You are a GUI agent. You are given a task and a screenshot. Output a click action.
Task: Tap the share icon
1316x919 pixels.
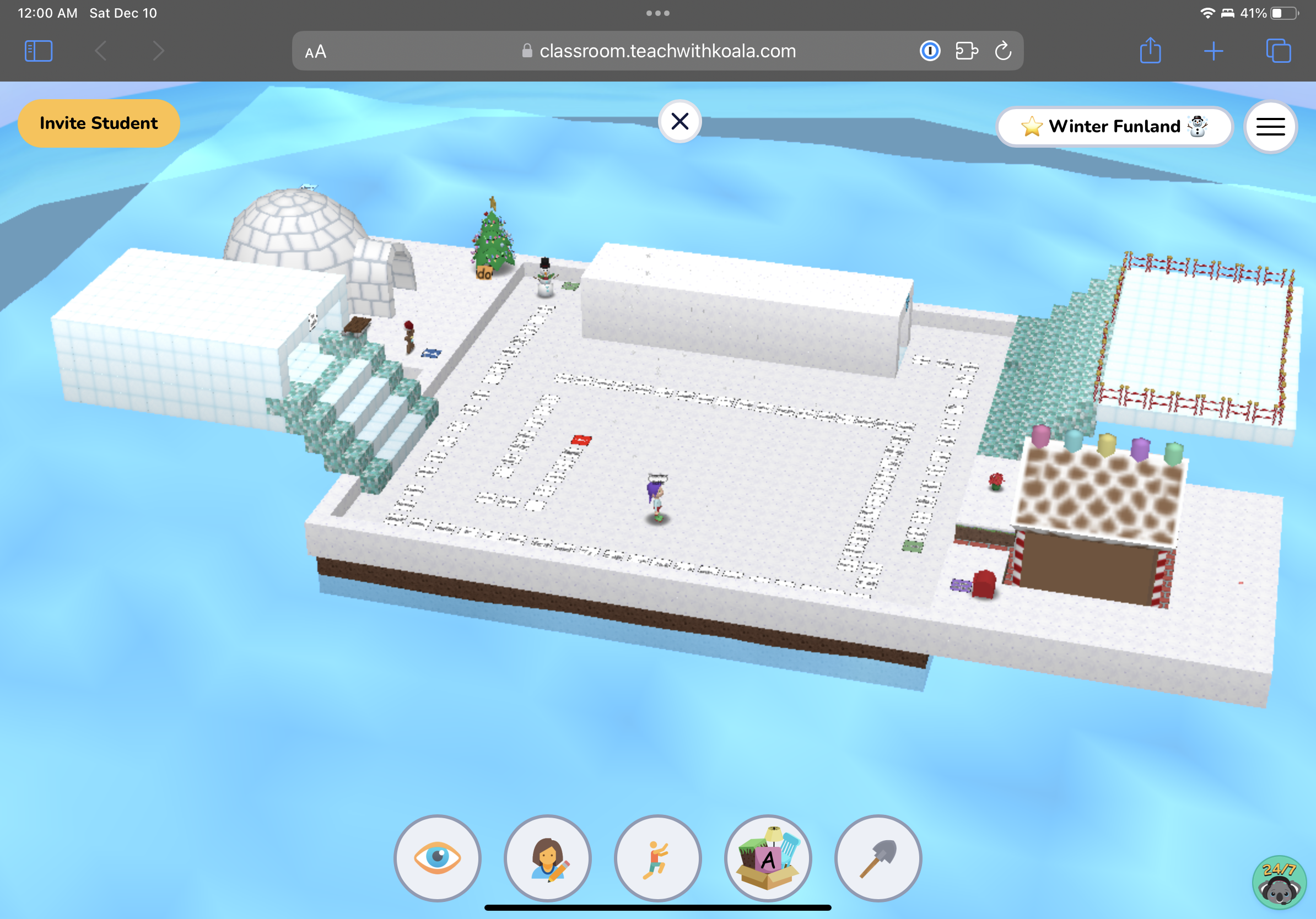[1150, 51]
